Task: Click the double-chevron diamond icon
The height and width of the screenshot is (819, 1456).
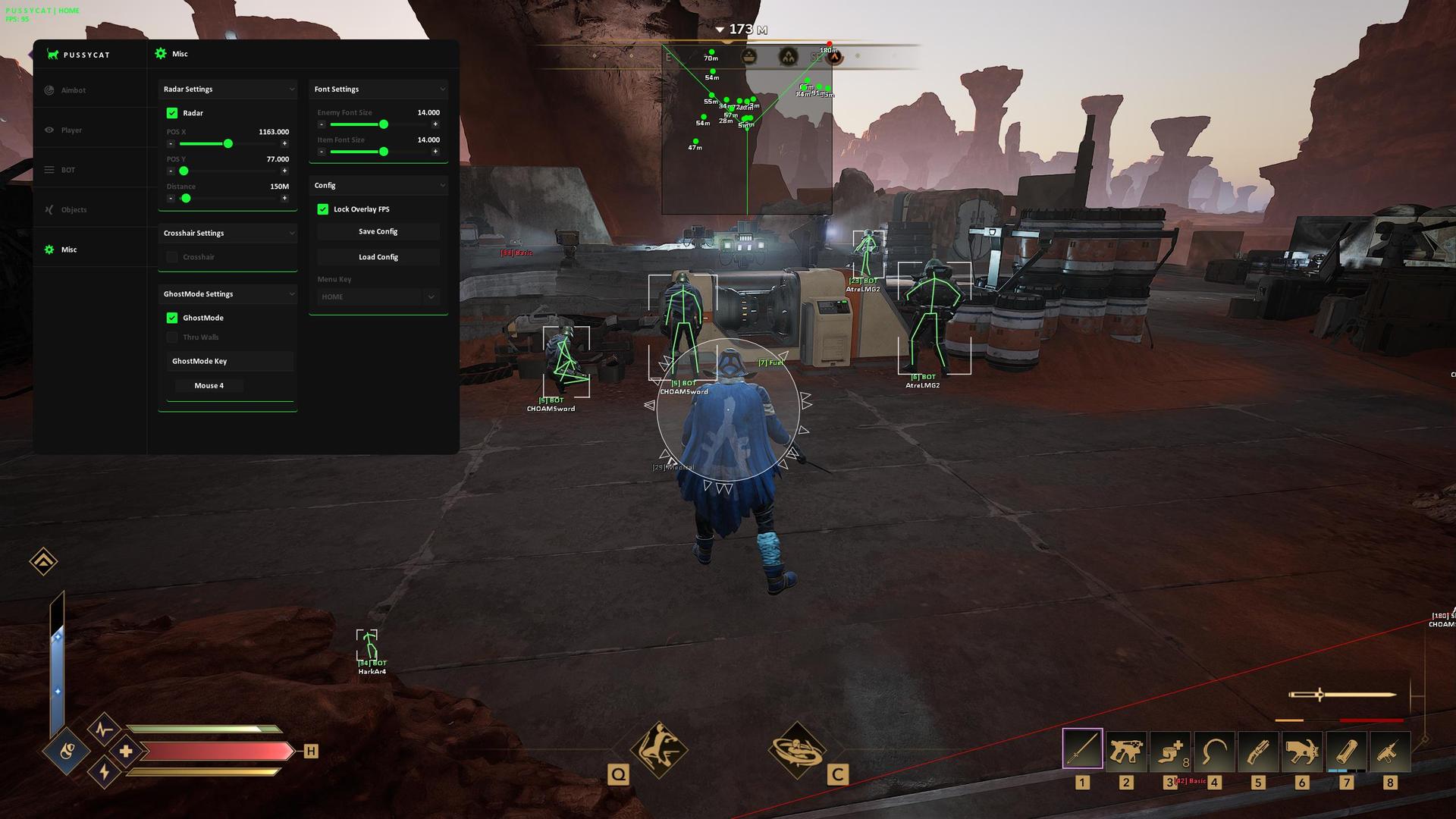Action: [x=43, y=561]
